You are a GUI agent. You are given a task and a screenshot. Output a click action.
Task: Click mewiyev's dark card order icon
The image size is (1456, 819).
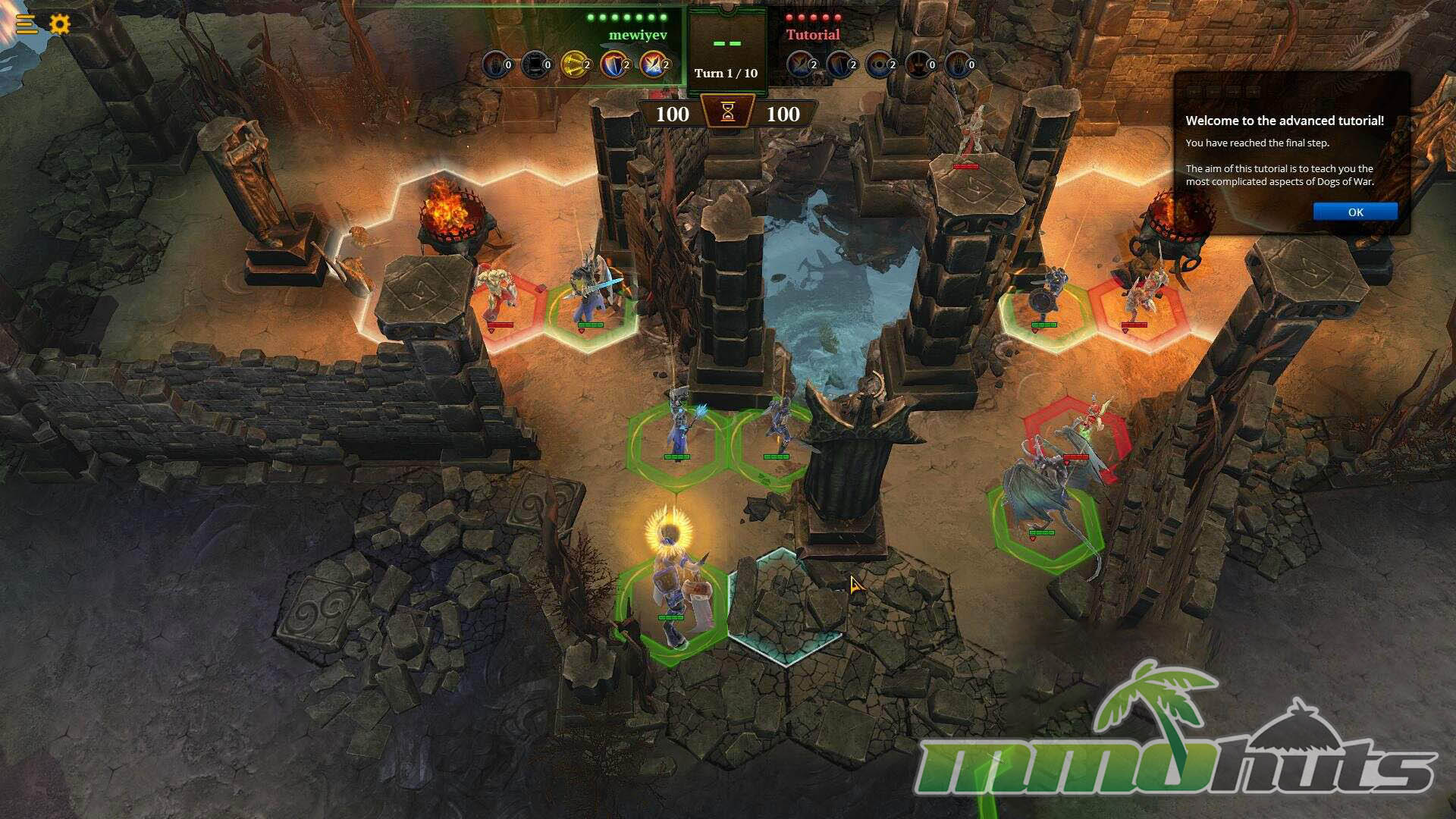click(535, 64)
